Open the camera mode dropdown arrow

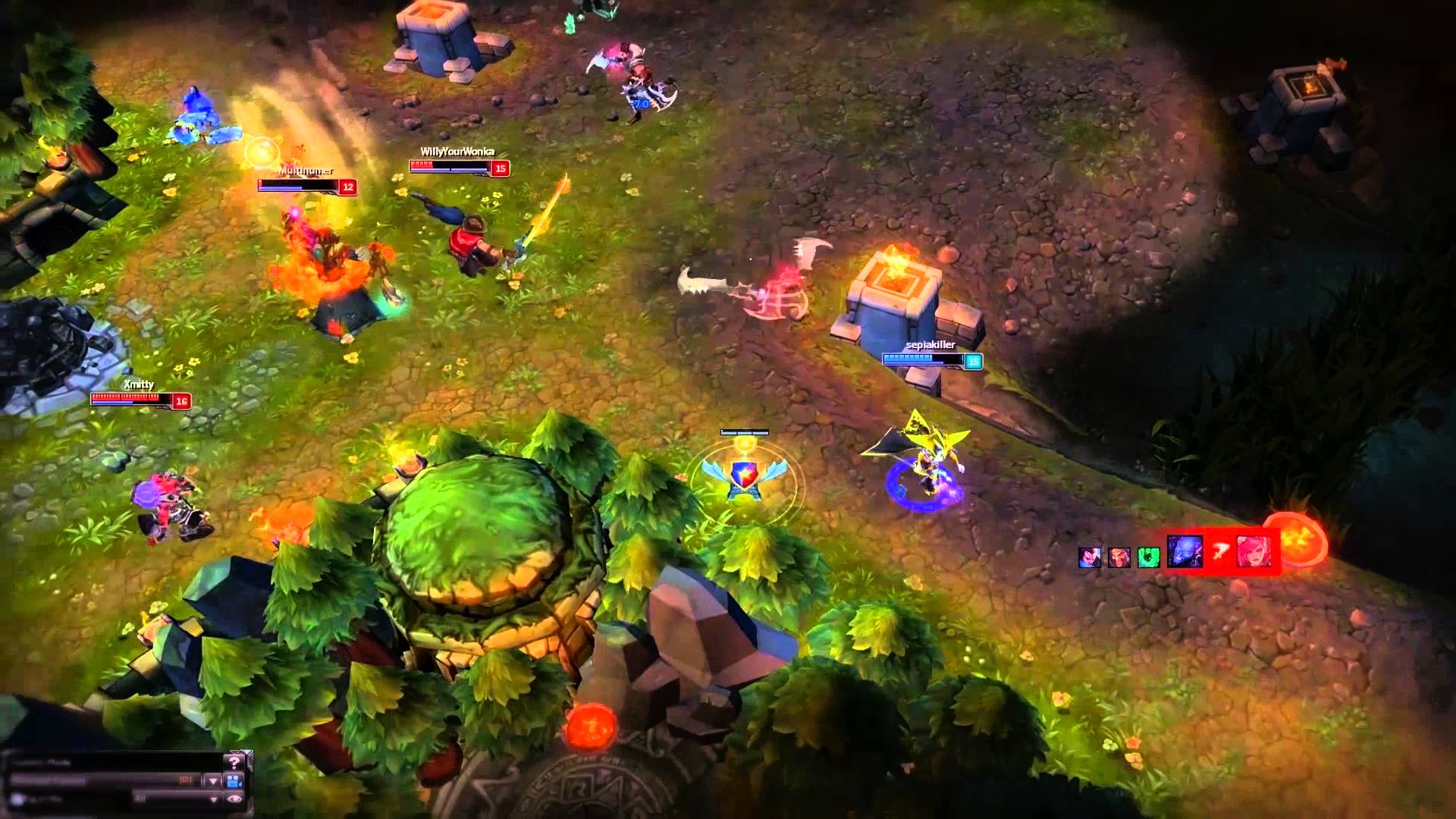213,781
